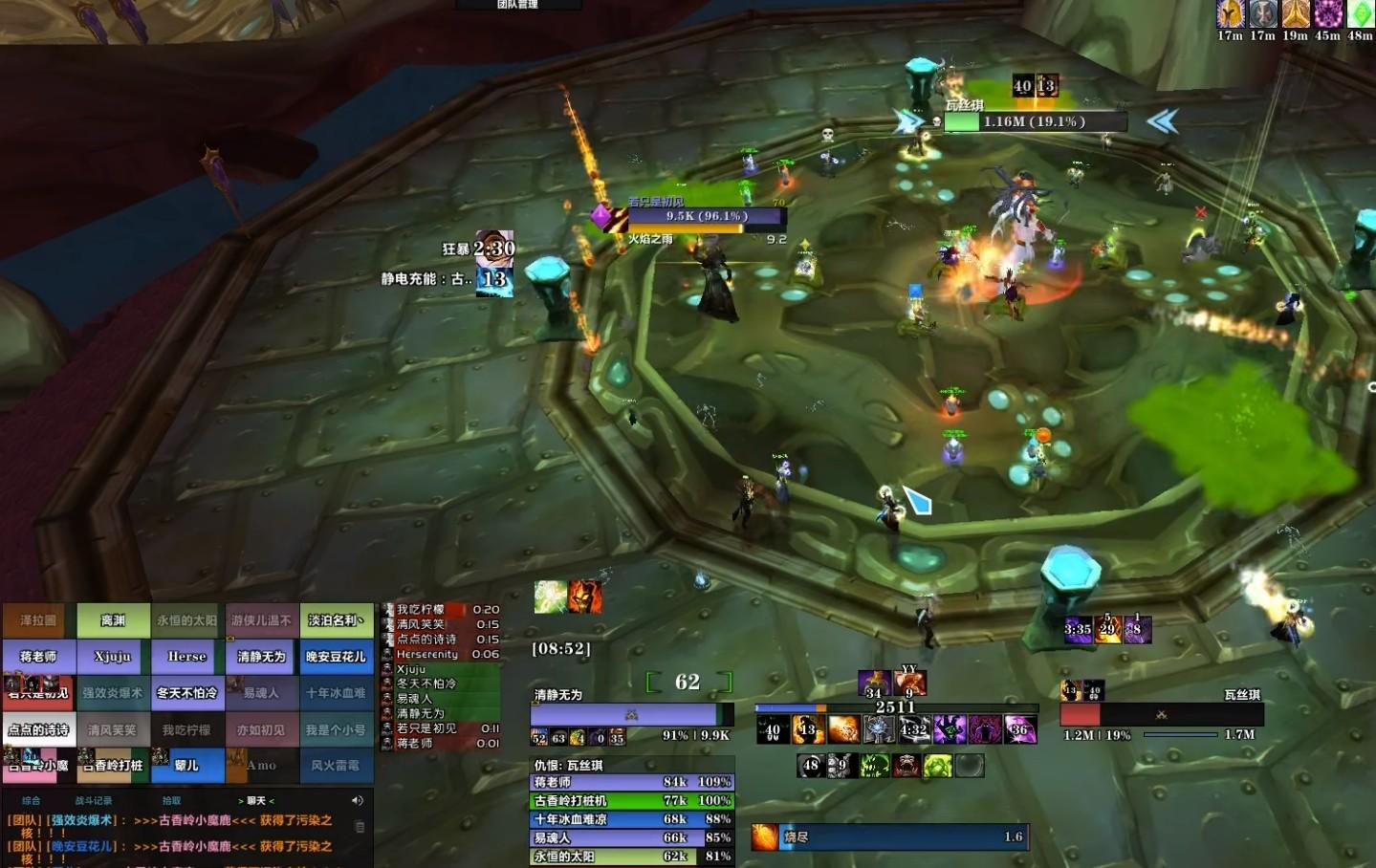This screenshot has height=868, width=1376.
Task: Select raid frame for 蒋老师
Action: pos(38,657)
